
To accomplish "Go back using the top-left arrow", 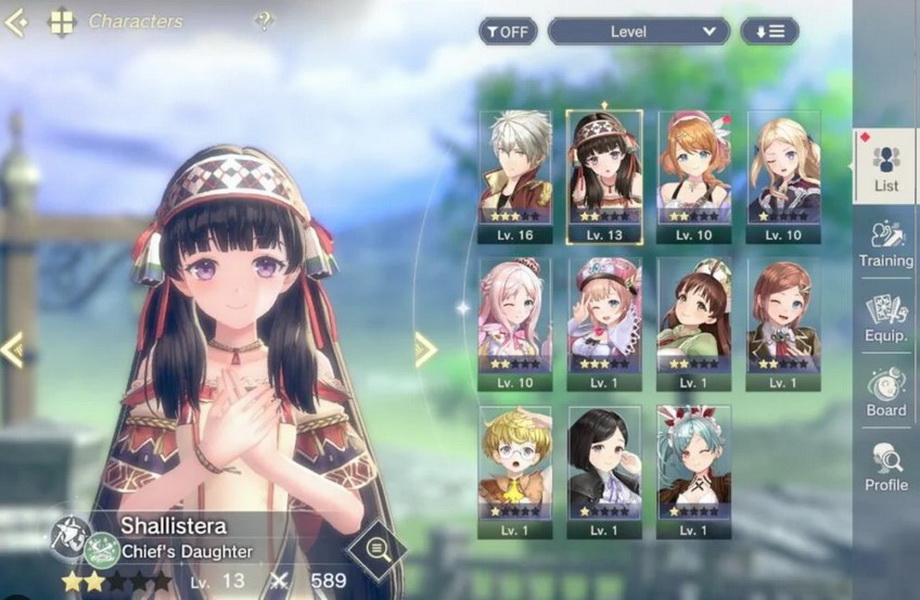I will click(x=16, y=22).
